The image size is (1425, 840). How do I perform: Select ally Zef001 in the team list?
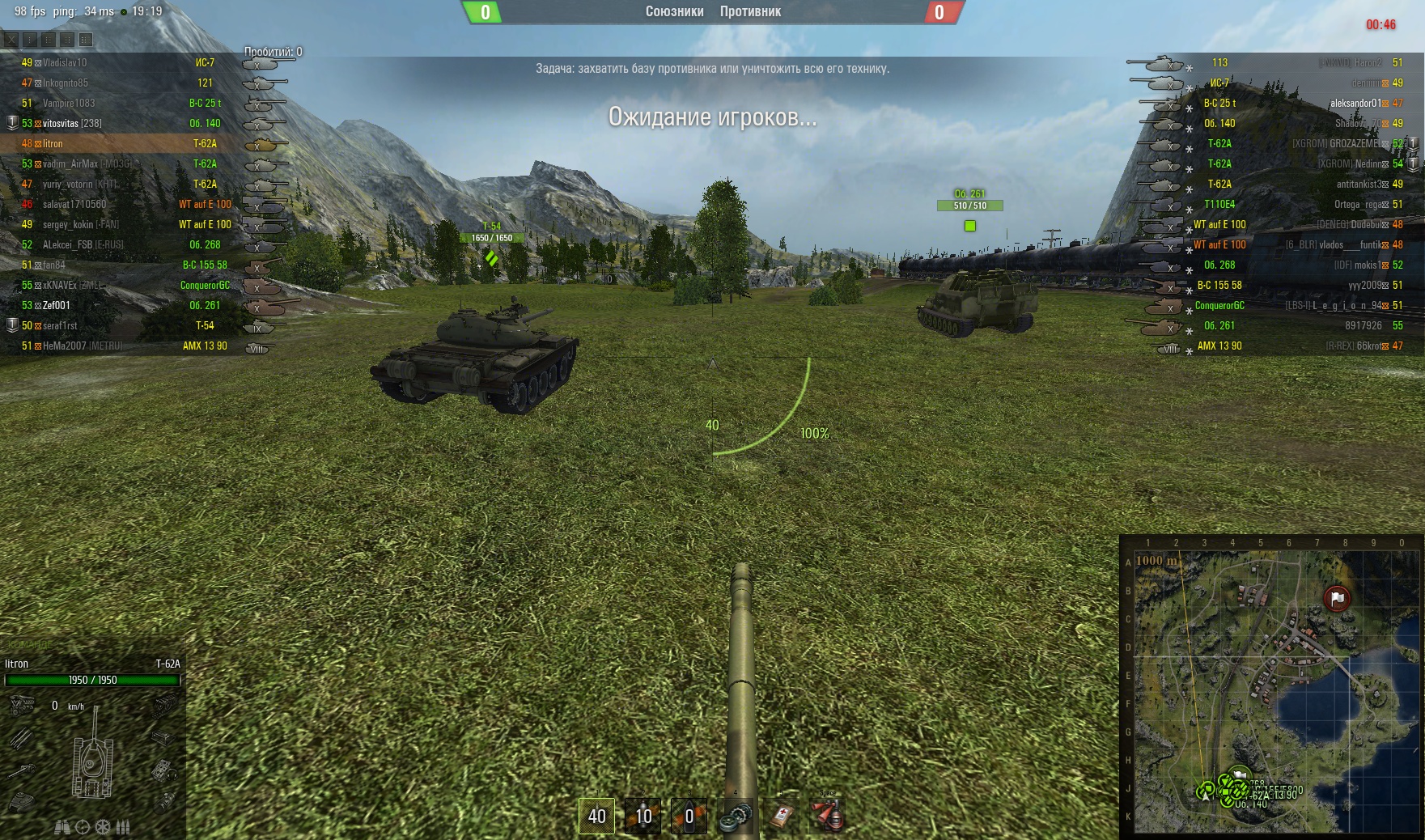[x=57, y=305]
